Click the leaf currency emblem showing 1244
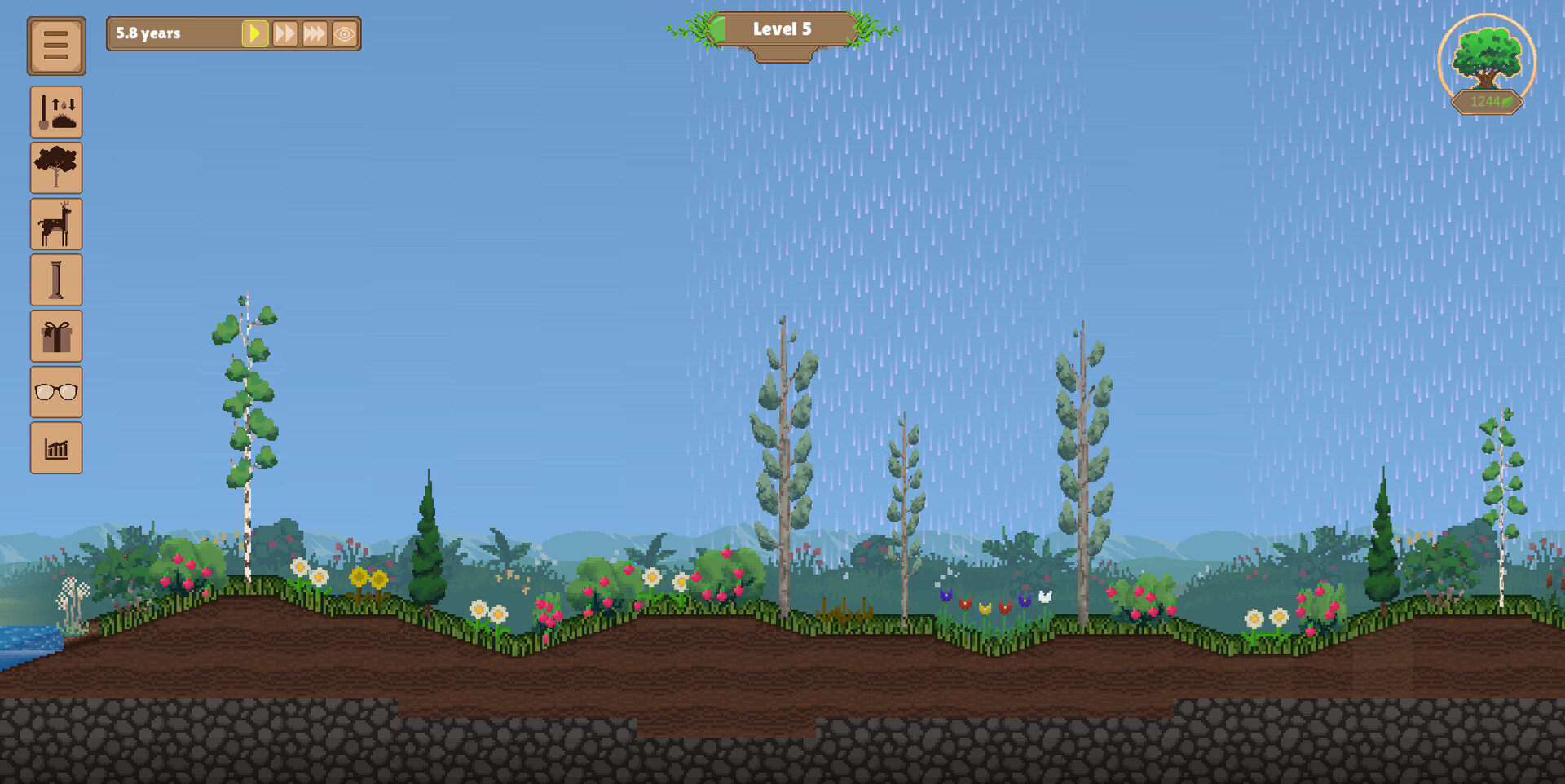 coord(1485,101)
